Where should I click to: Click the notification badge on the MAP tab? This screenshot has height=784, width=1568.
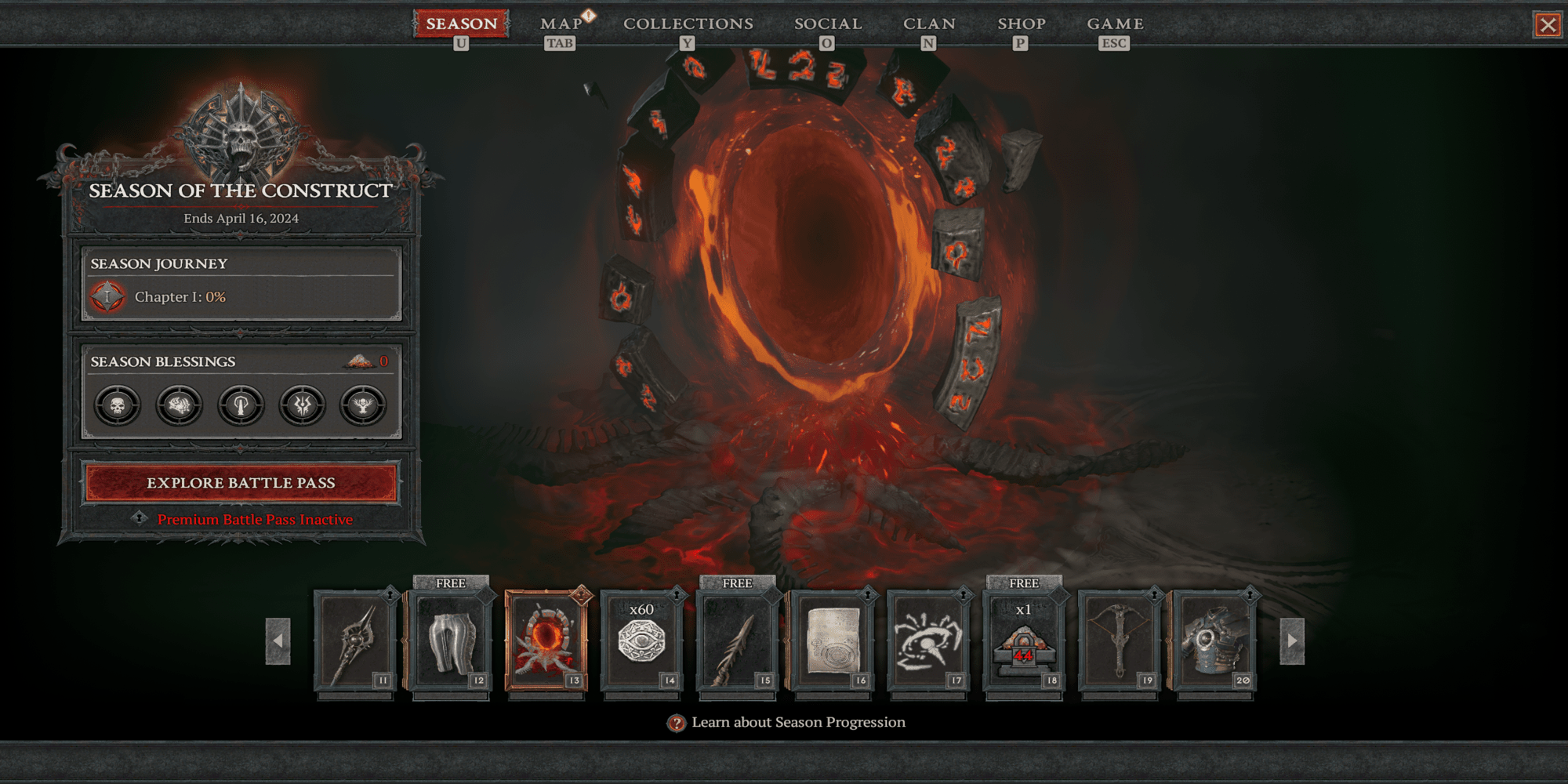[589, 14]
